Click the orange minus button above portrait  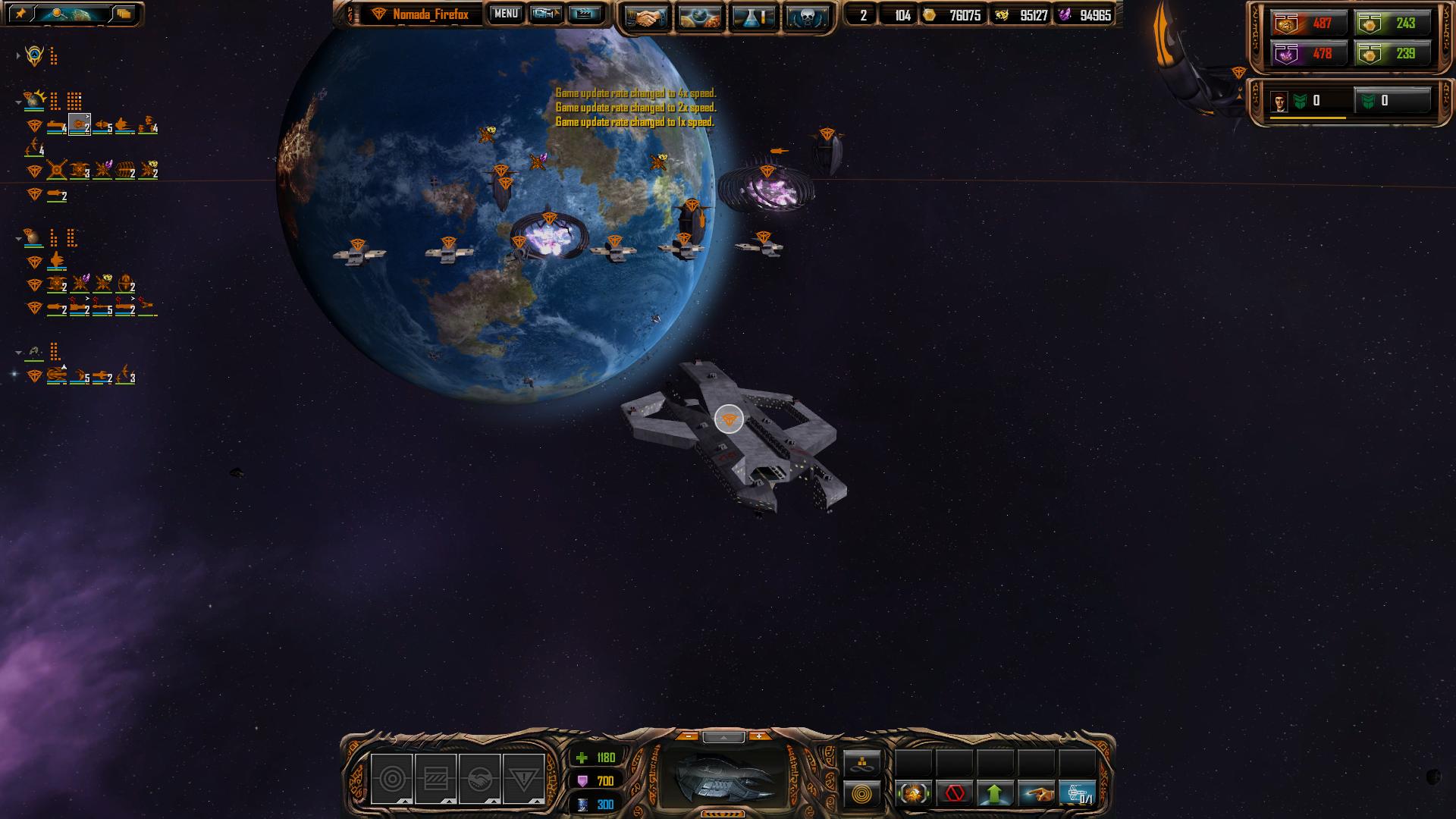(688, 736)
